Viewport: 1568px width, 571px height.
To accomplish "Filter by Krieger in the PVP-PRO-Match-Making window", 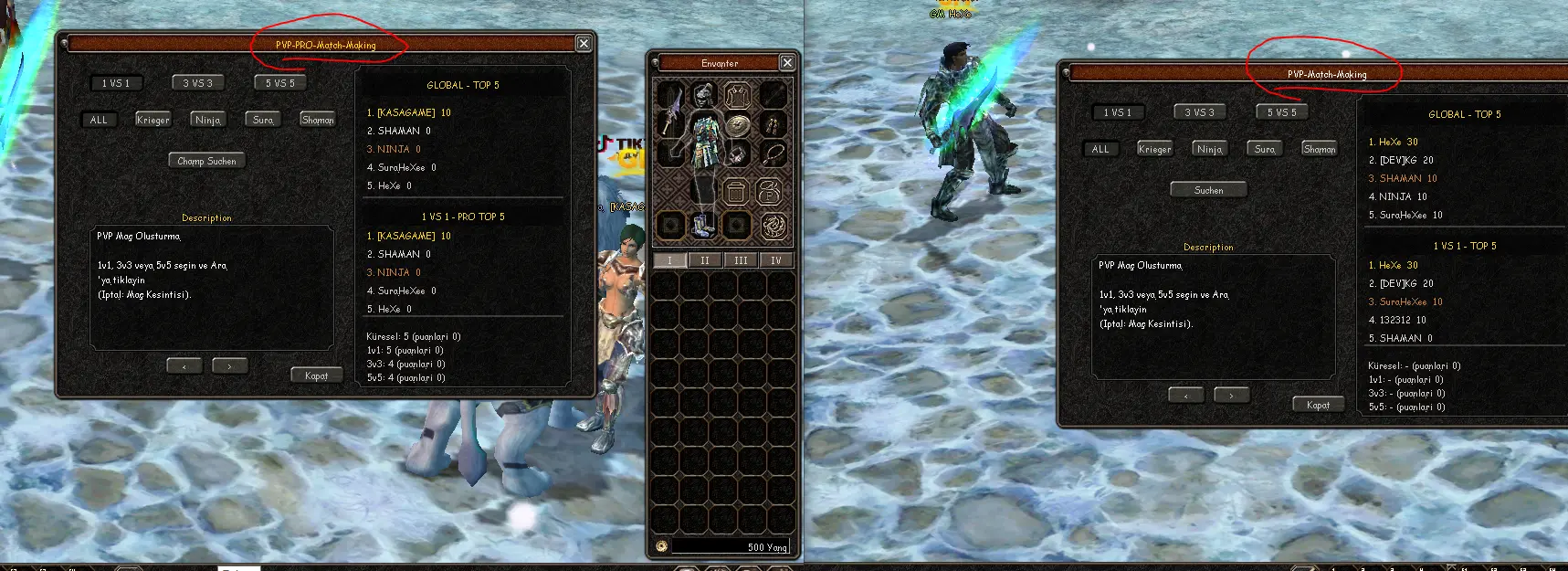I will click(153, 120).
